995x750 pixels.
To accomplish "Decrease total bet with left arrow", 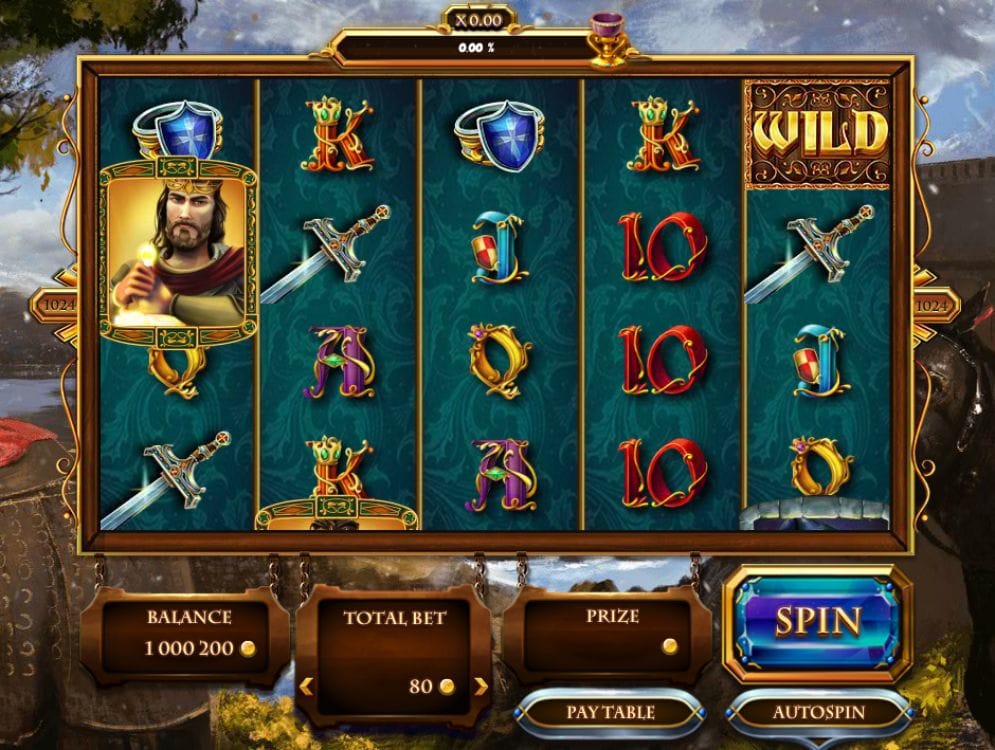I will pyautogui.click(x=307, y=687).
